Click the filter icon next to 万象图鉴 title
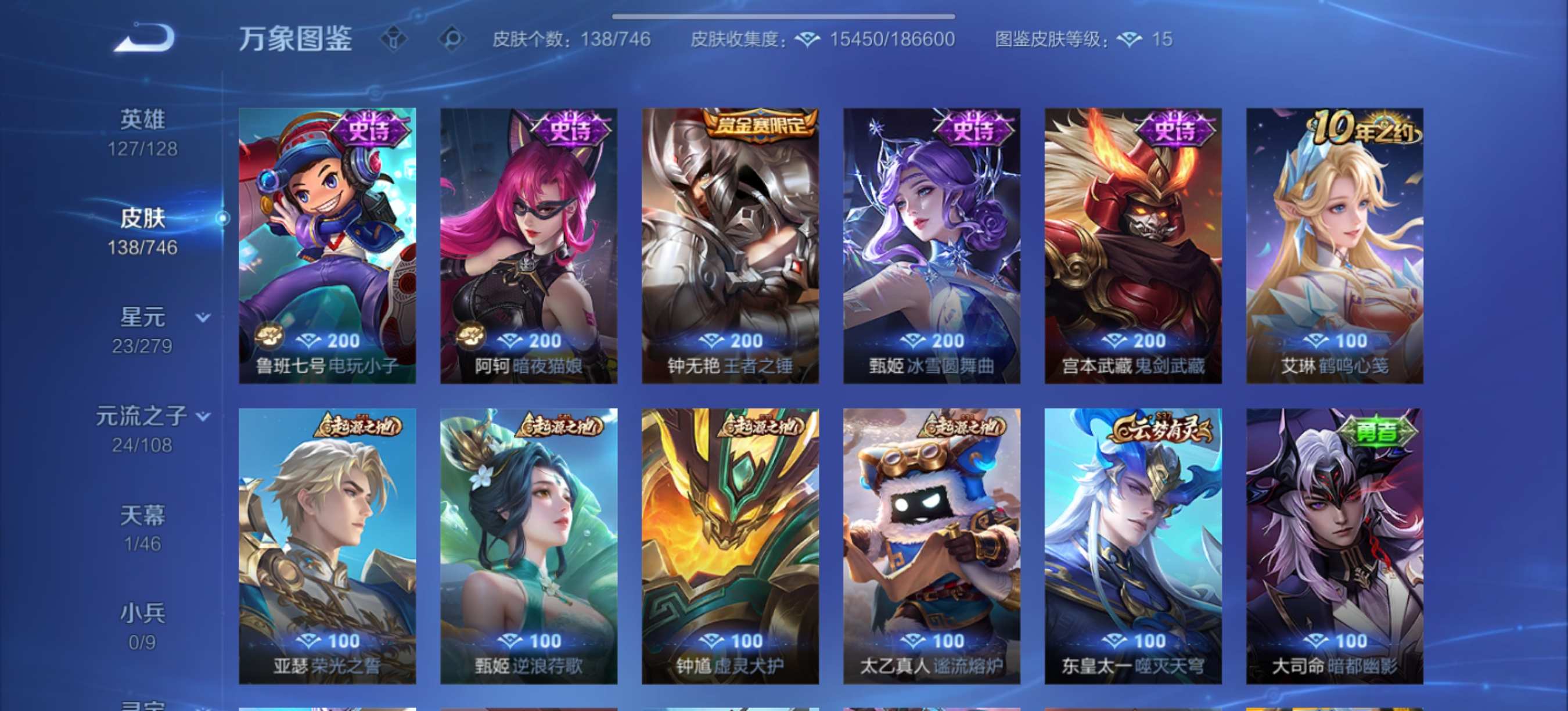The width and height of the screenshot is (1568, 711). (x=395, y=39)
